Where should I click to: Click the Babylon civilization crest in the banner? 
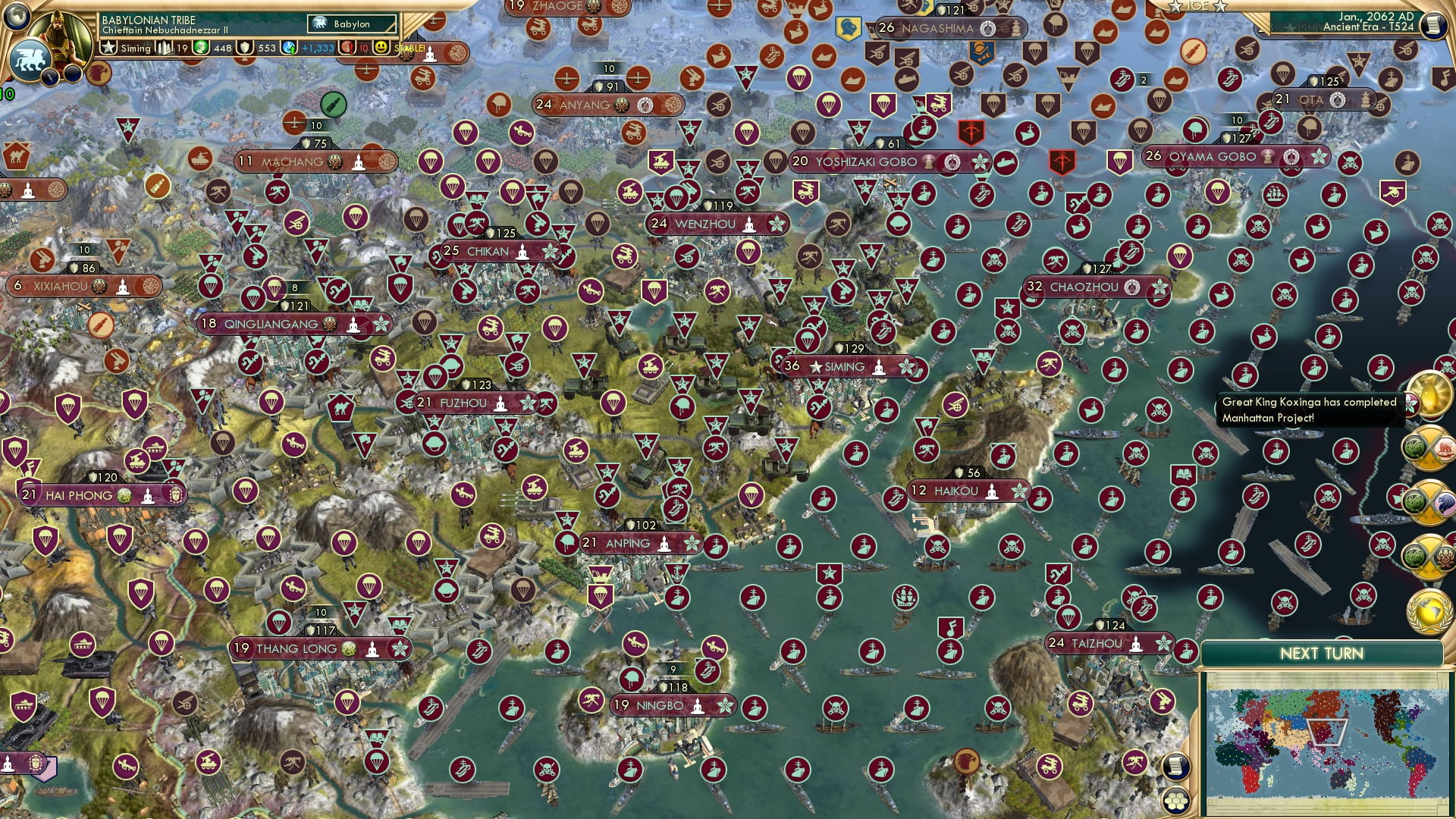click(x=321, y=24)
